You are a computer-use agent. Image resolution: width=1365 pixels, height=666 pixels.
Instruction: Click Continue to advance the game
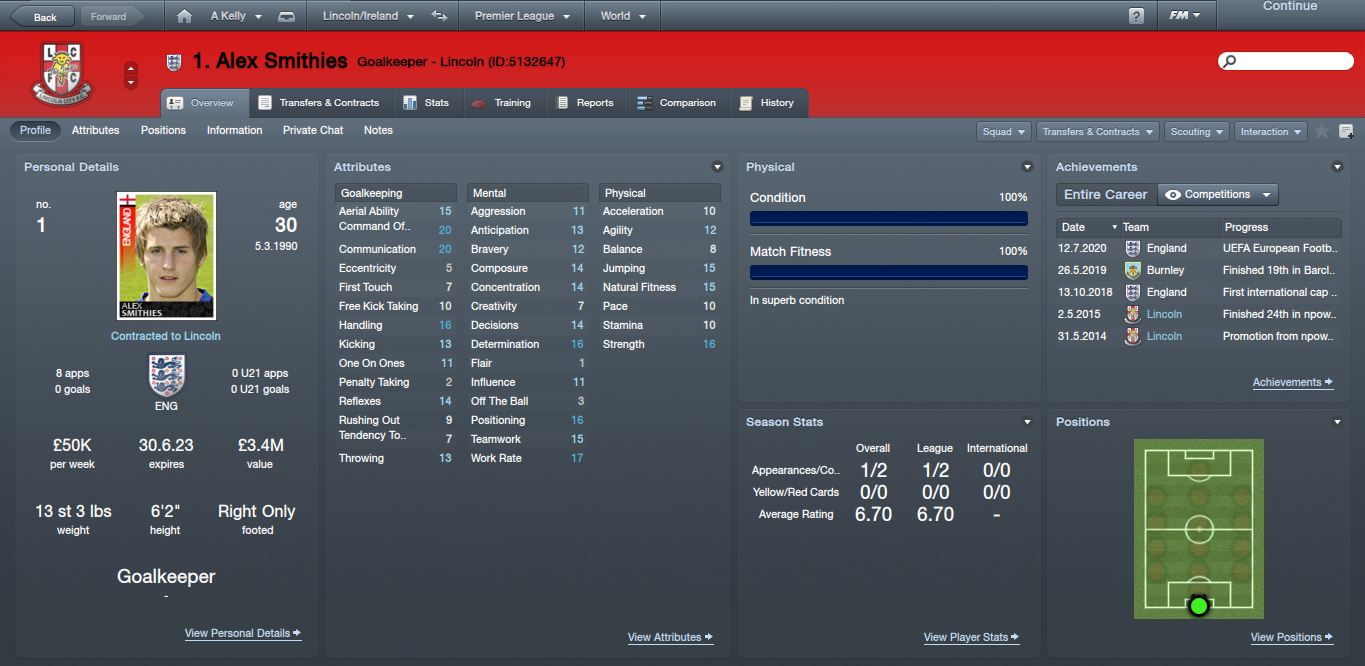(x=1289, y=7)
